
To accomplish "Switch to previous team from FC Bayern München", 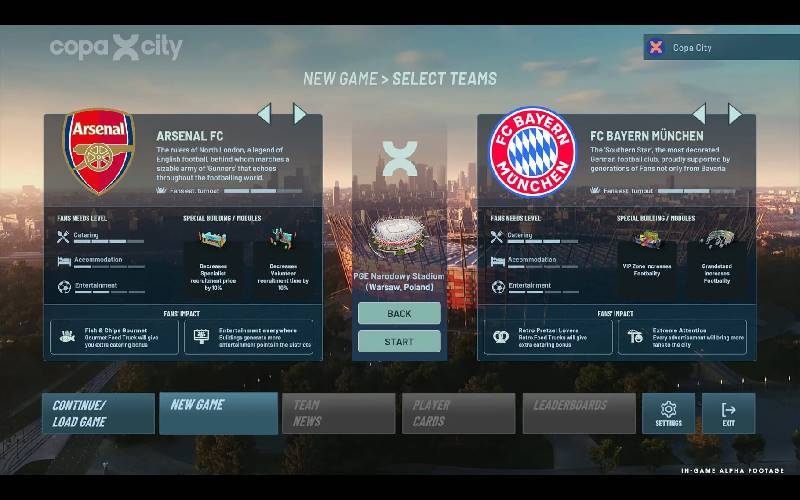I will (699, 113).
